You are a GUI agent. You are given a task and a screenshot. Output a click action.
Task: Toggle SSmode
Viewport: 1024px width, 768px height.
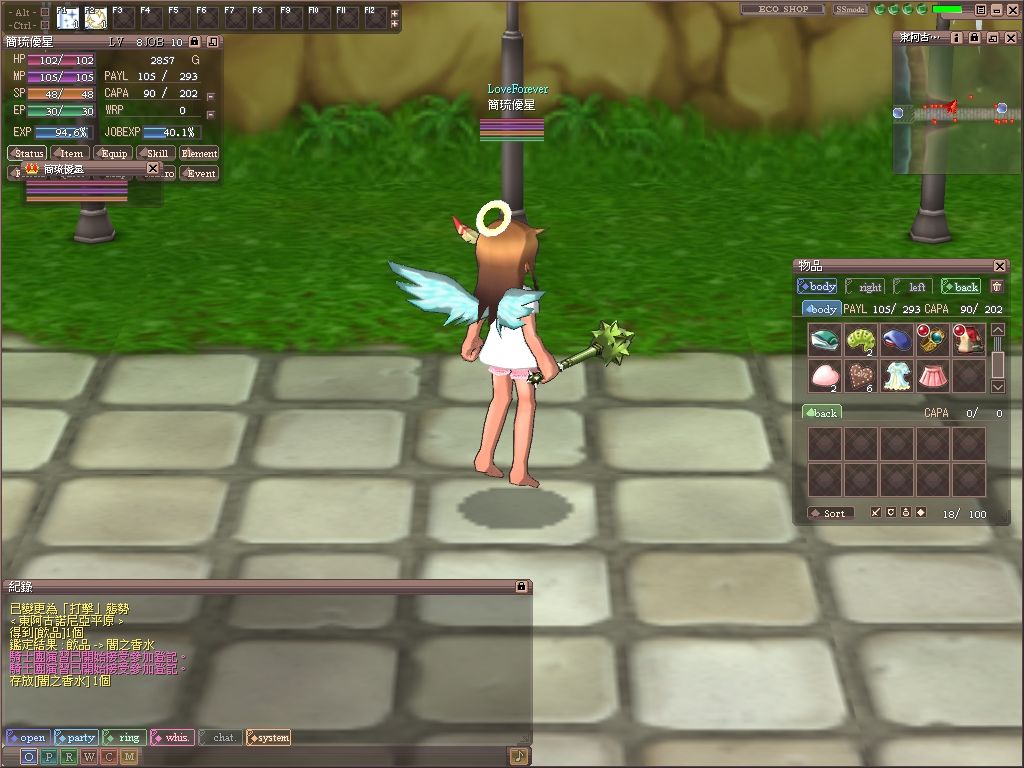(850, 9)
